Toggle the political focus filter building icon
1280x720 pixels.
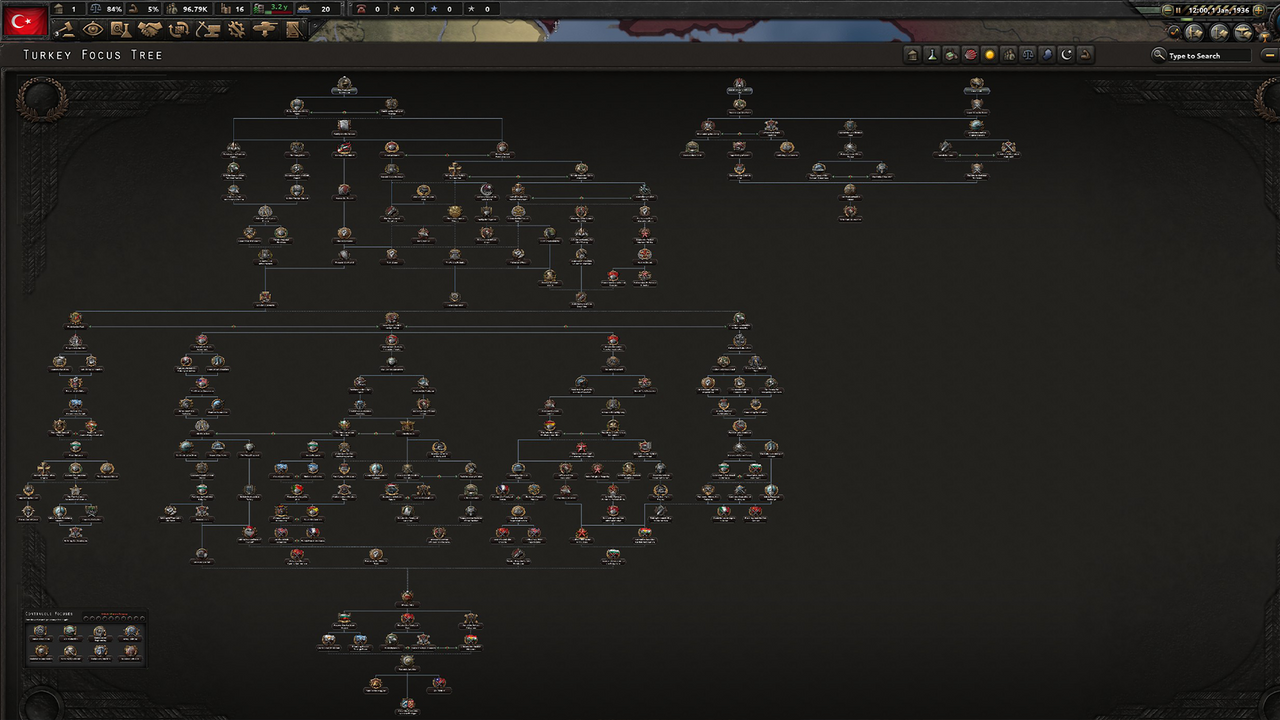coord(911,55)
